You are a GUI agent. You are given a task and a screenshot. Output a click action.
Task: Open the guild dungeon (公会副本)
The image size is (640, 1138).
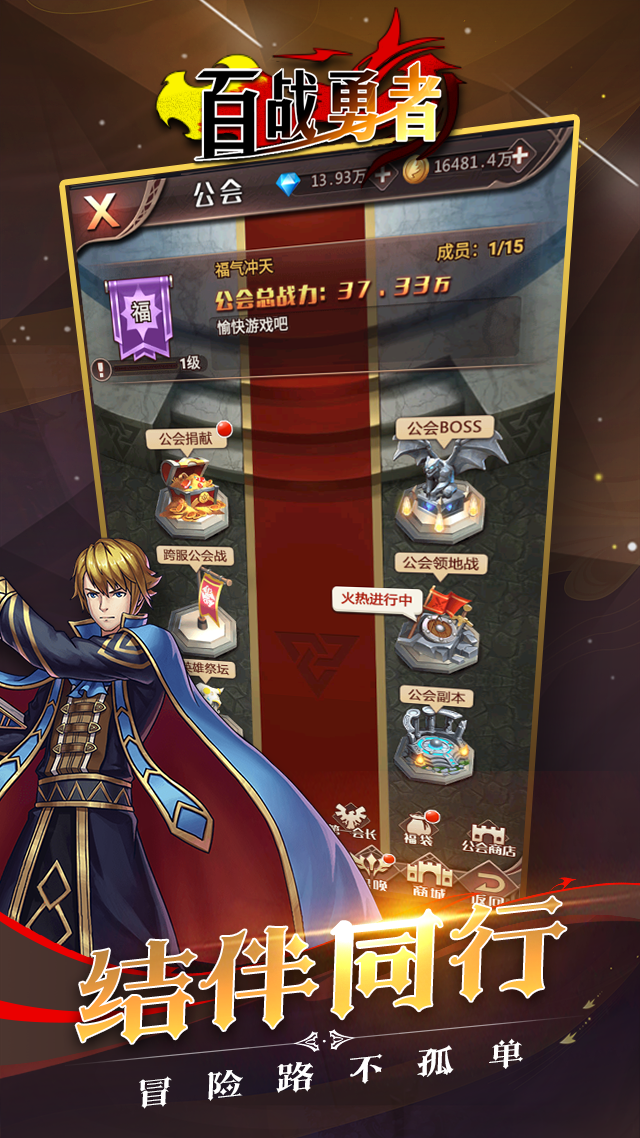point(436,740)
